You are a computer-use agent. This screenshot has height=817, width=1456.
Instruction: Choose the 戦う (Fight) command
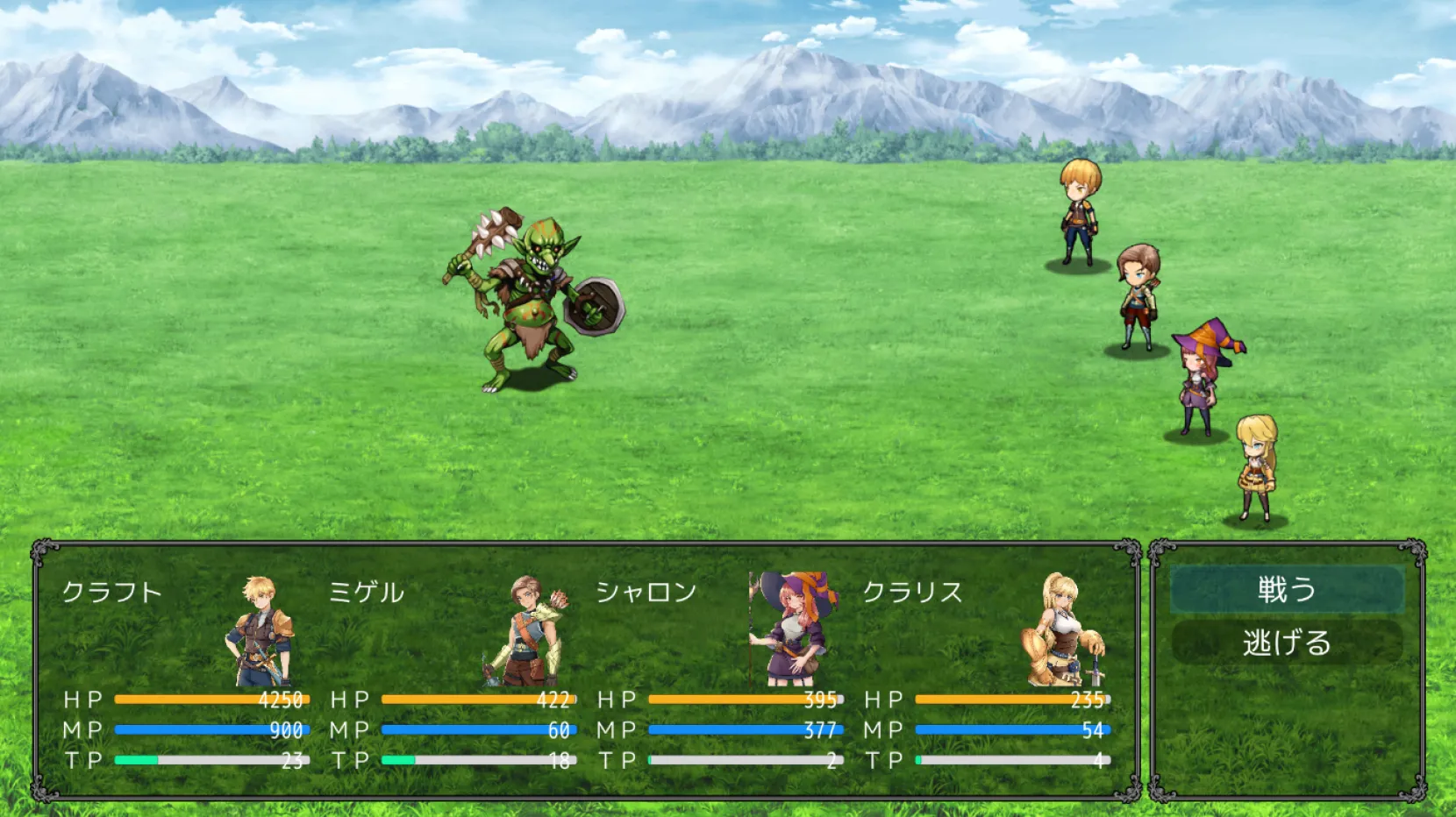tap(1287, 589)
